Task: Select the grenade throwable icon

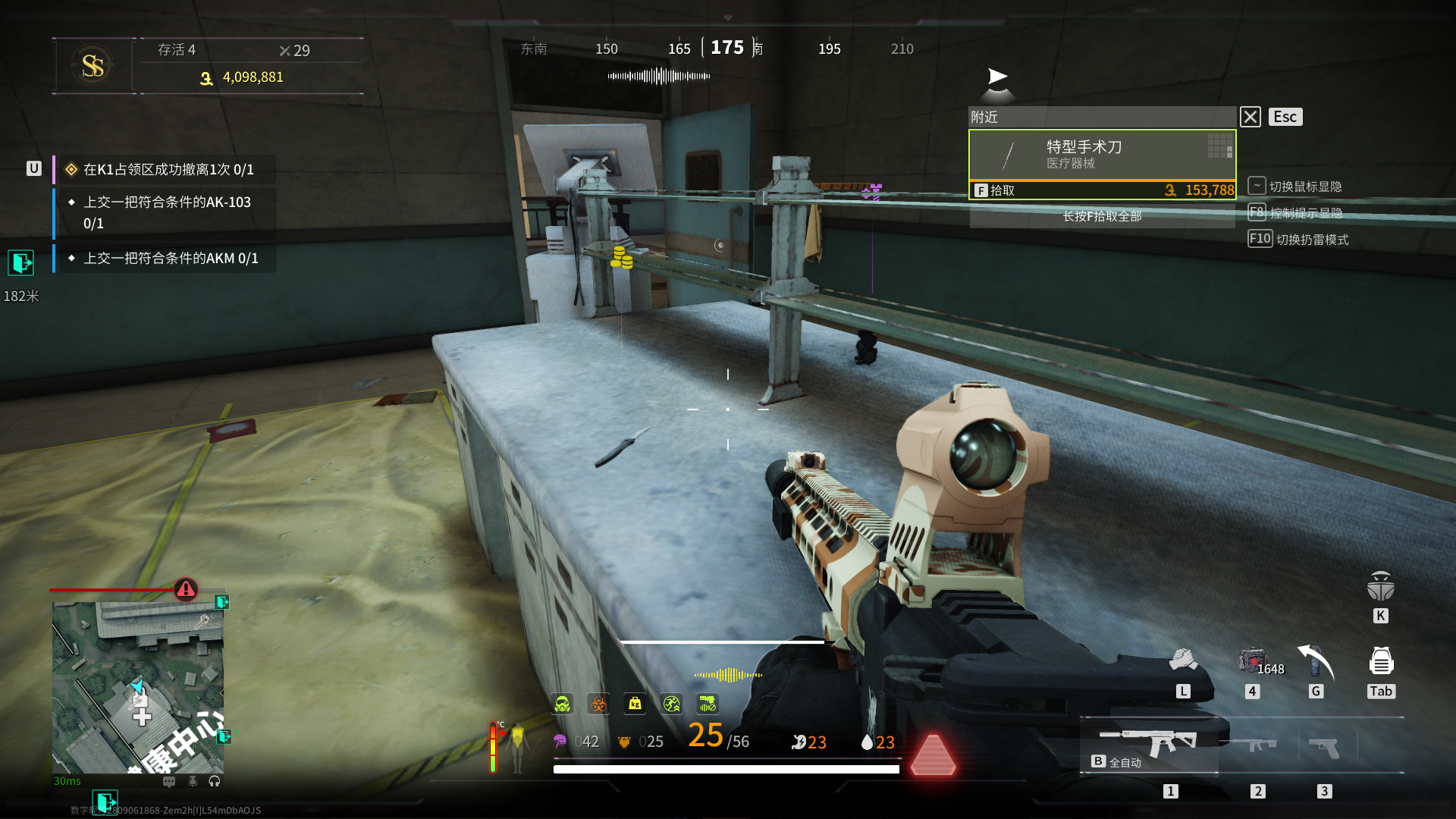Action: tap(1316, 662)
